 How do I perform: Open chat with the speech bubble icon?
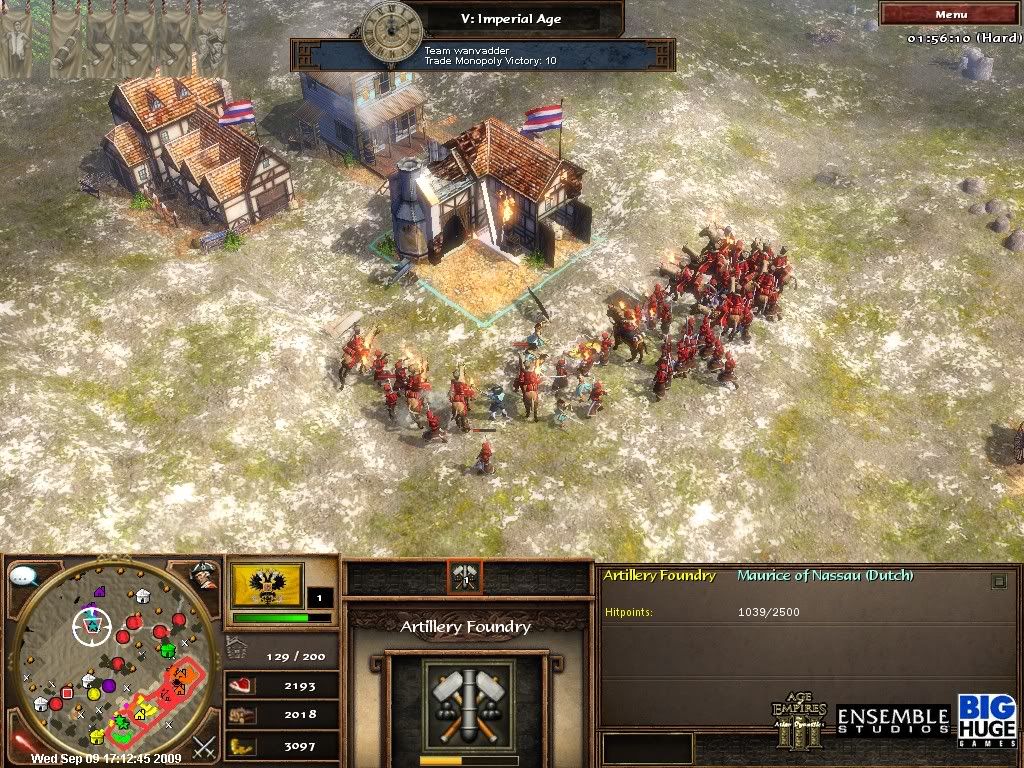(x=24, y=576)
